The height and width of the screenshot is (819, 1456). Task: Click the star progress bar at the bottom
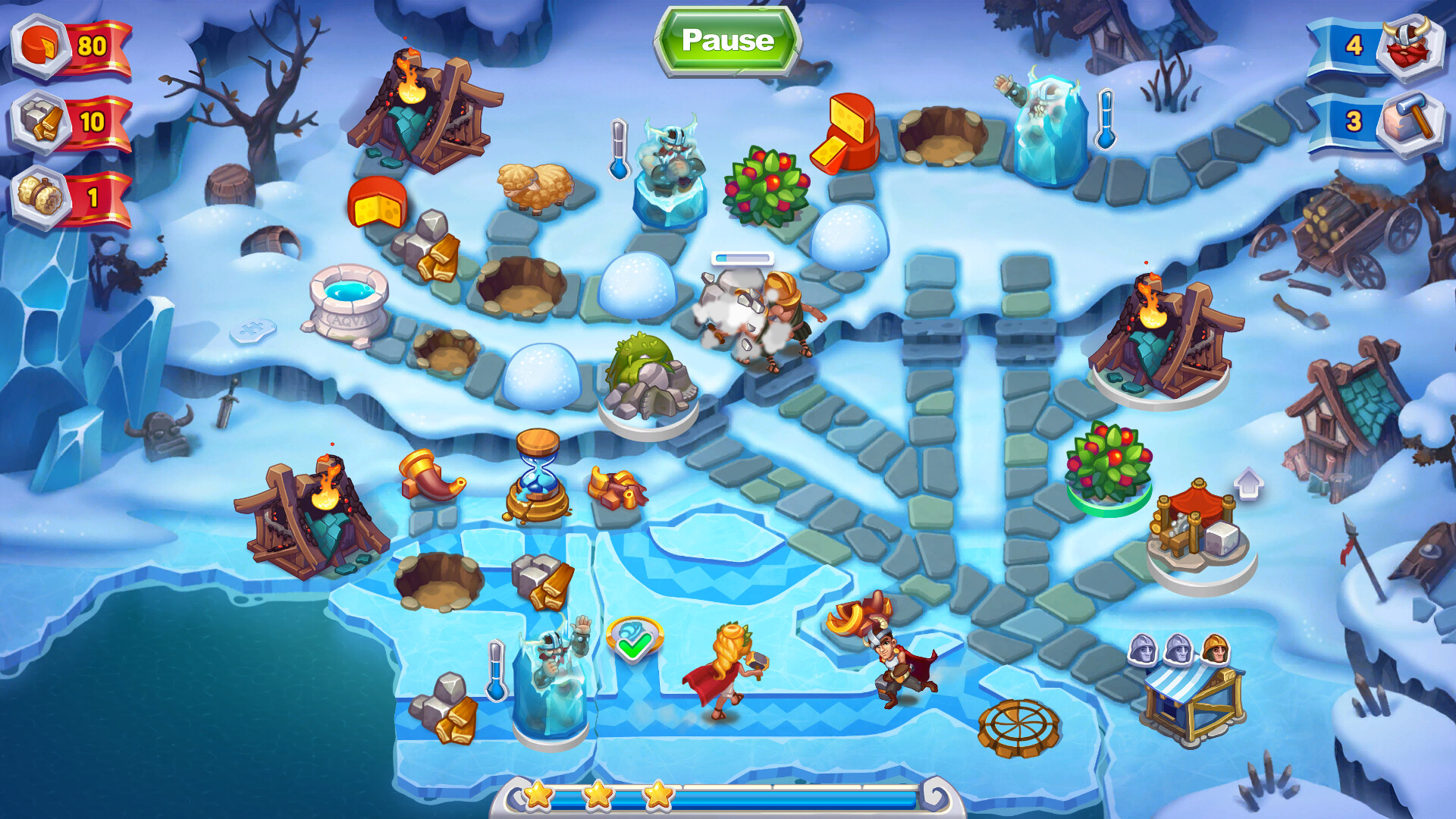pyautogui.click(x=728, y=795)
